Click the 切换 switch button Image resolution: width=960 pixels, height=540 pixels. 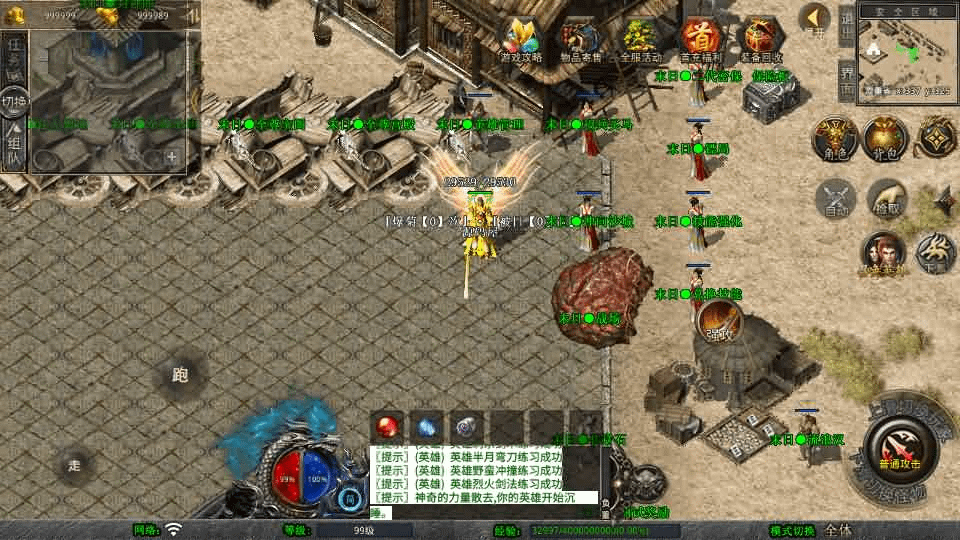pyautogui.click(x=14, y=102)
